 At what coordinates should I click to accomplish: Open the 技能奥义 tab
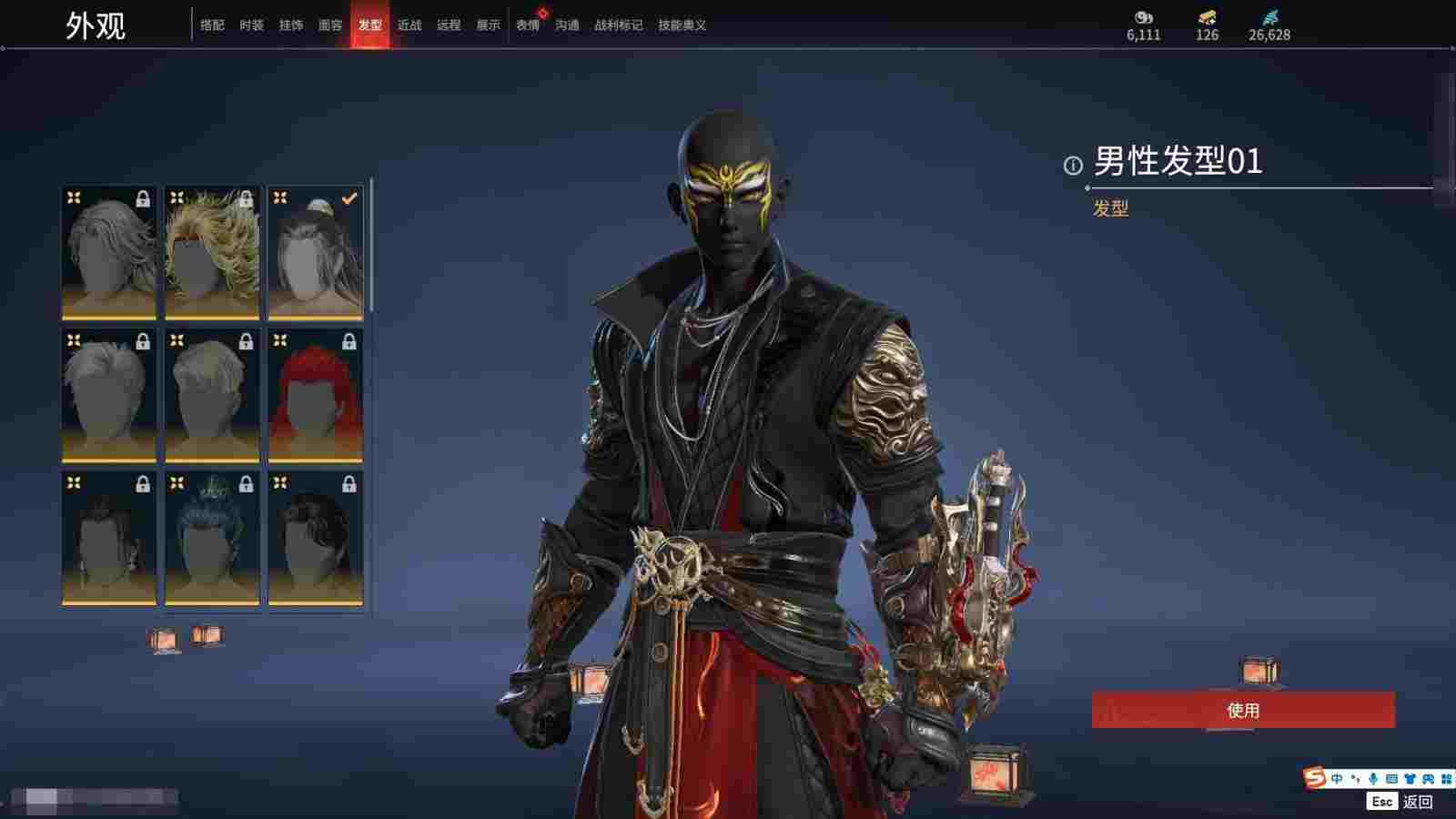coord(682,25)
